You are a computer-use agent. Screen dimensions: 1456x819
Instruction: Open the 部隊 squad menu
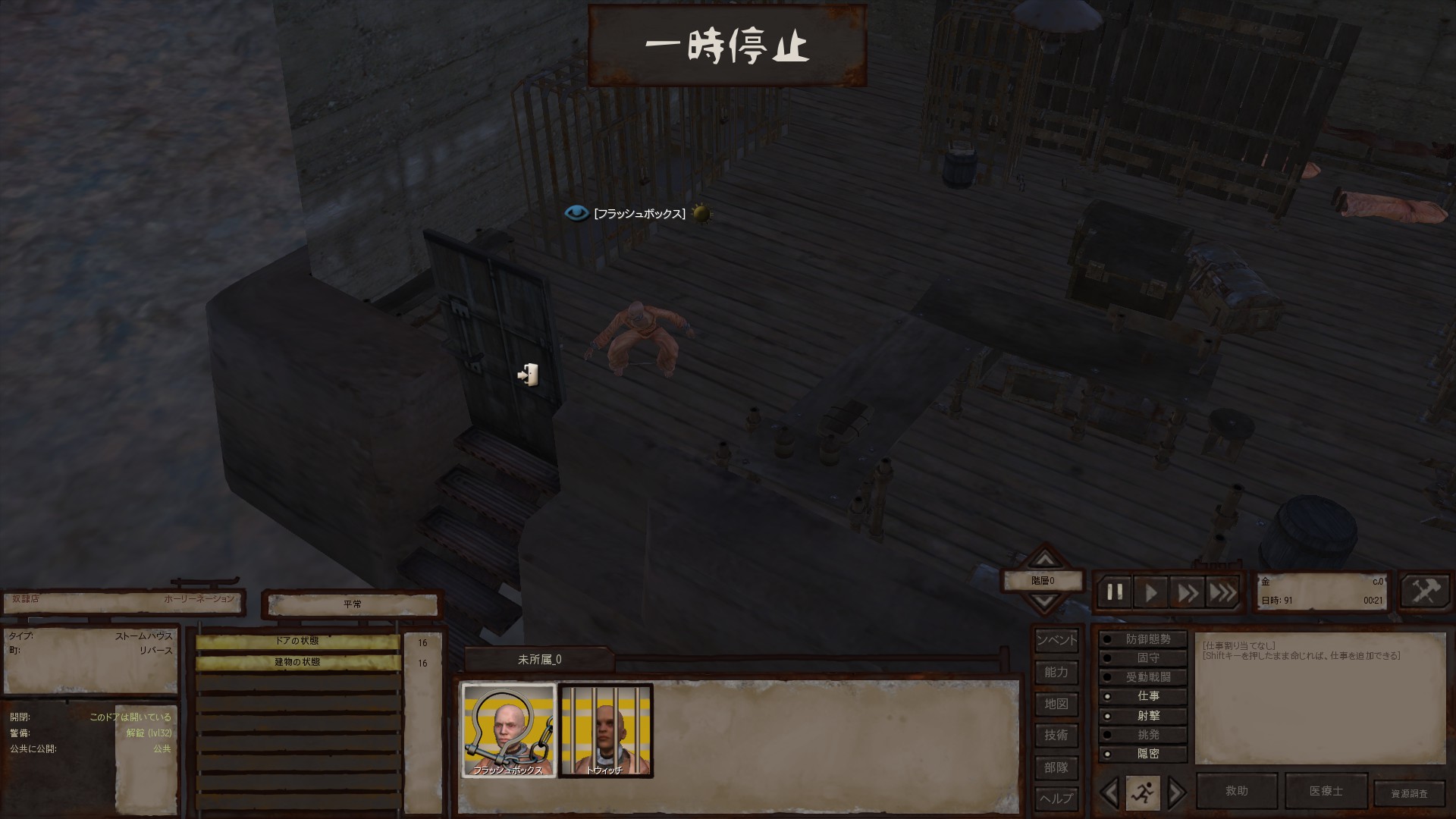click(x=1056, y=767)
